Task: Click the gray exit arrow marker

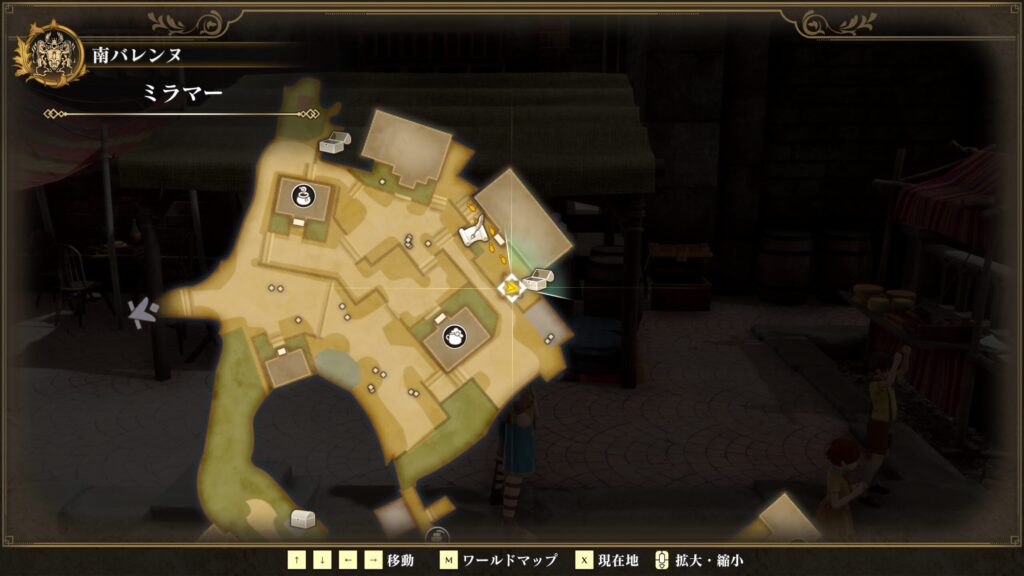Action: point(145,312)
